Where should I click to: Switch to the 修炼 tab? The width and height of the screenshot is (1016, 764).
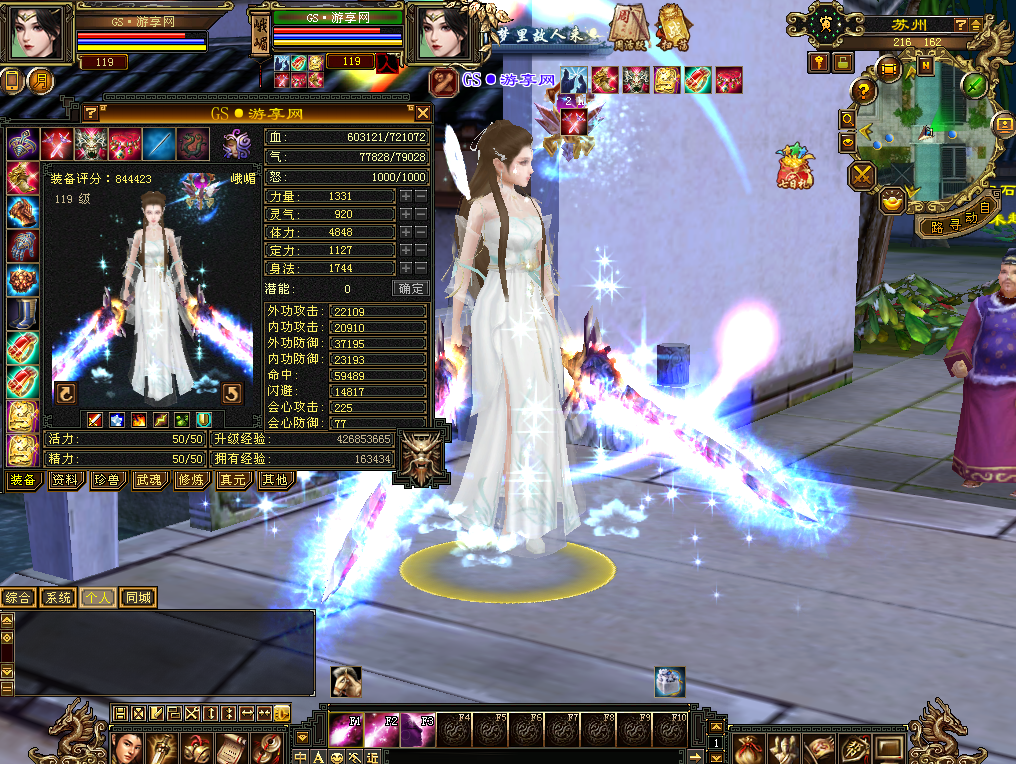[x=190, y=480]
